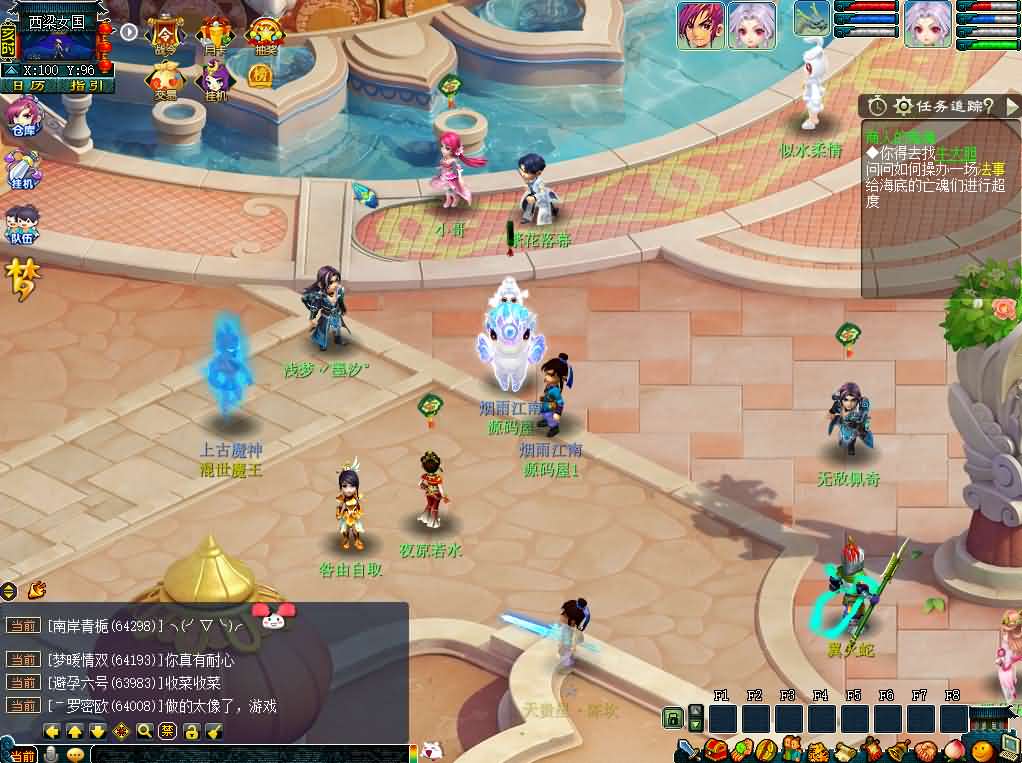The height and width of the screenshot is (763, 1022).
Task: Open the 指引 guide button
Action: (86, 86)
